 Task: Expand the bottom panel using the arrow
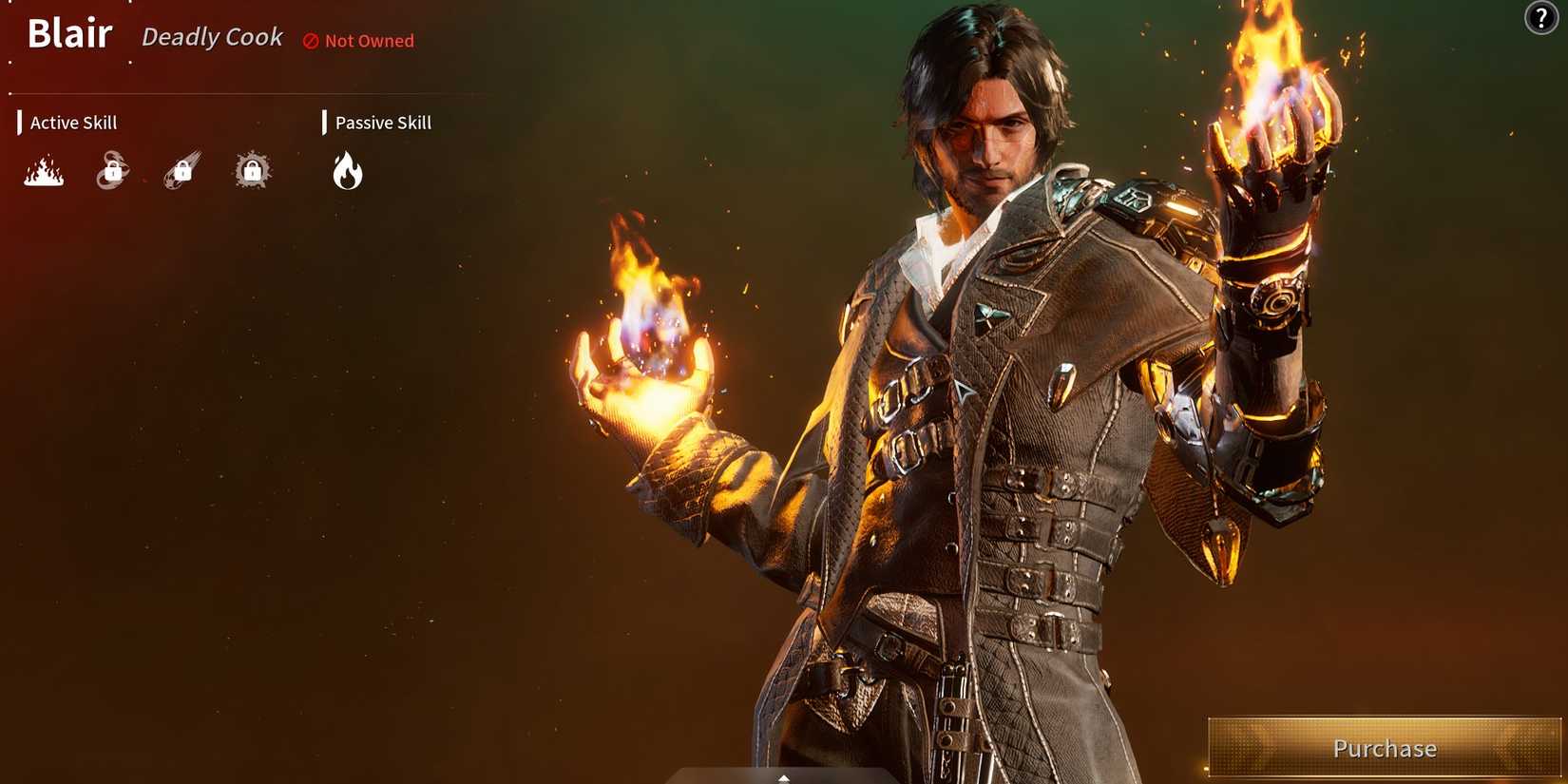pyautogui.click(x=783, y=777)
